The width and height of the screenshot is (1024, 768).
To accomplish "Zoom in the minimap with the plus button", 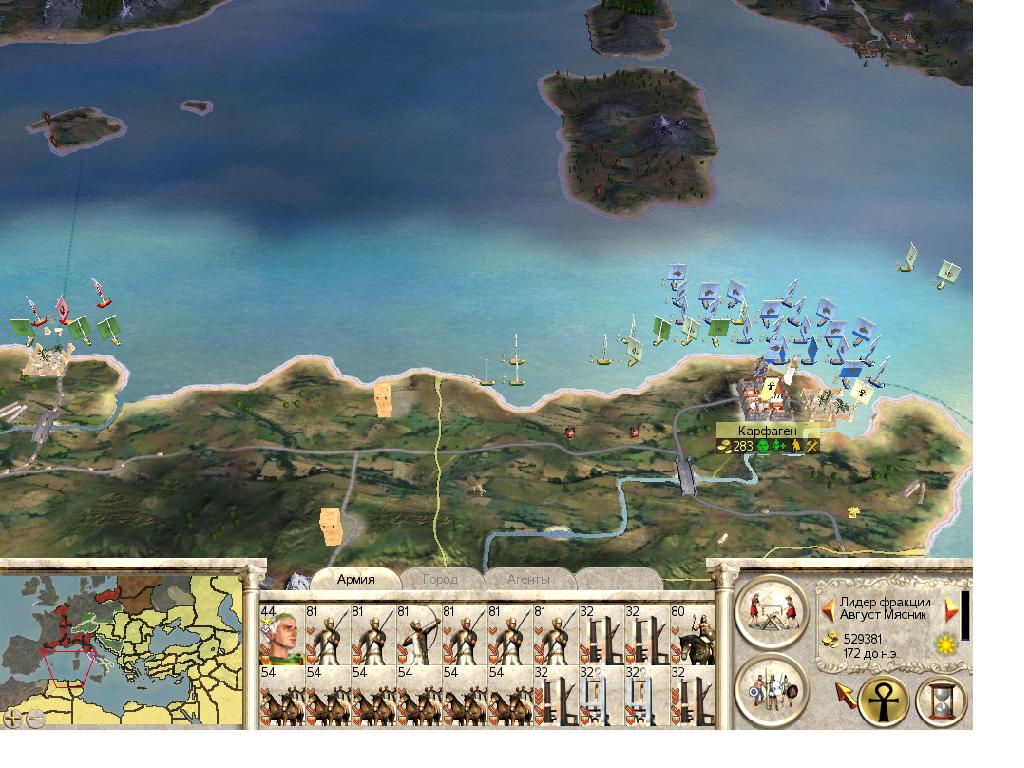I will pos(13,717).
